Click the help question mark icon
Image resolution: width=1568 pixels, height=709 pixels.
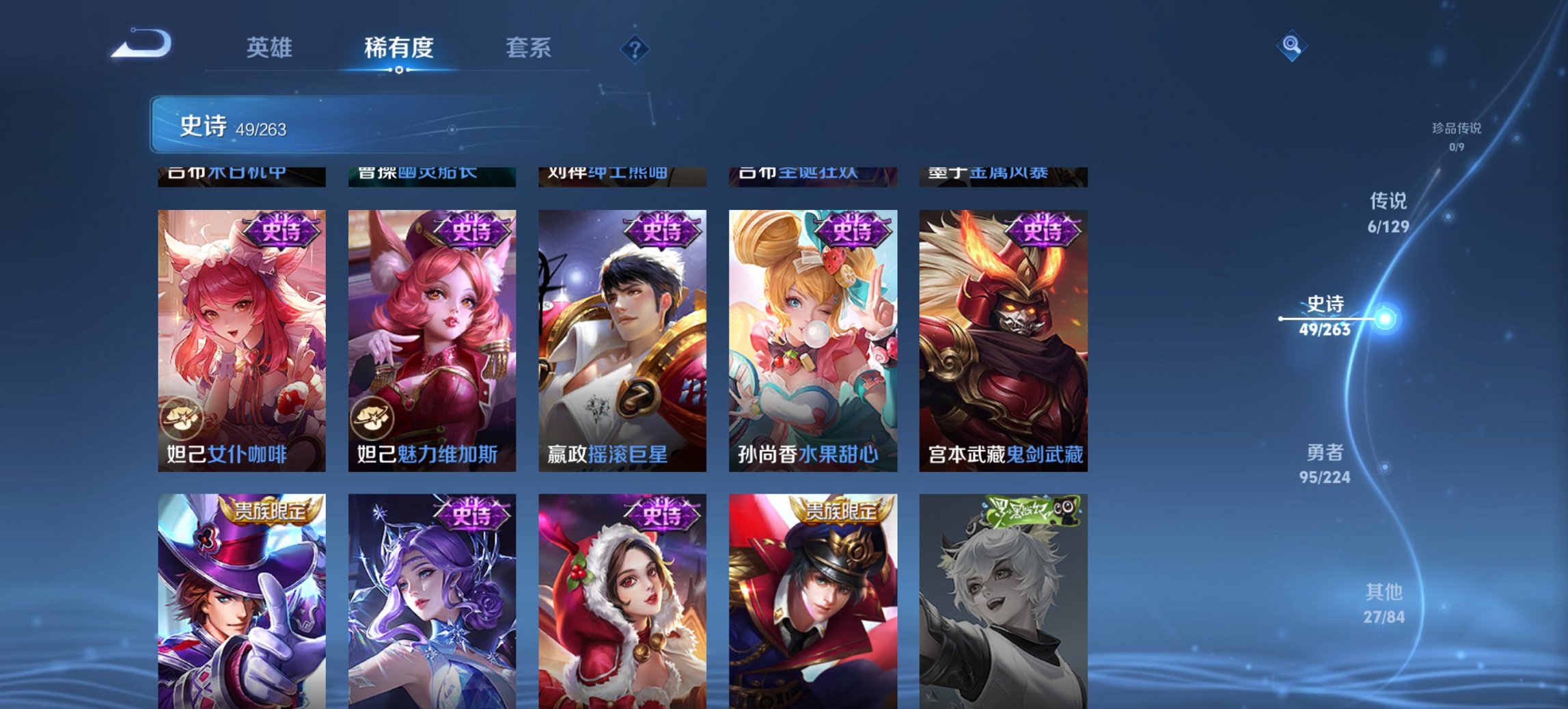(x=634, y=48)
